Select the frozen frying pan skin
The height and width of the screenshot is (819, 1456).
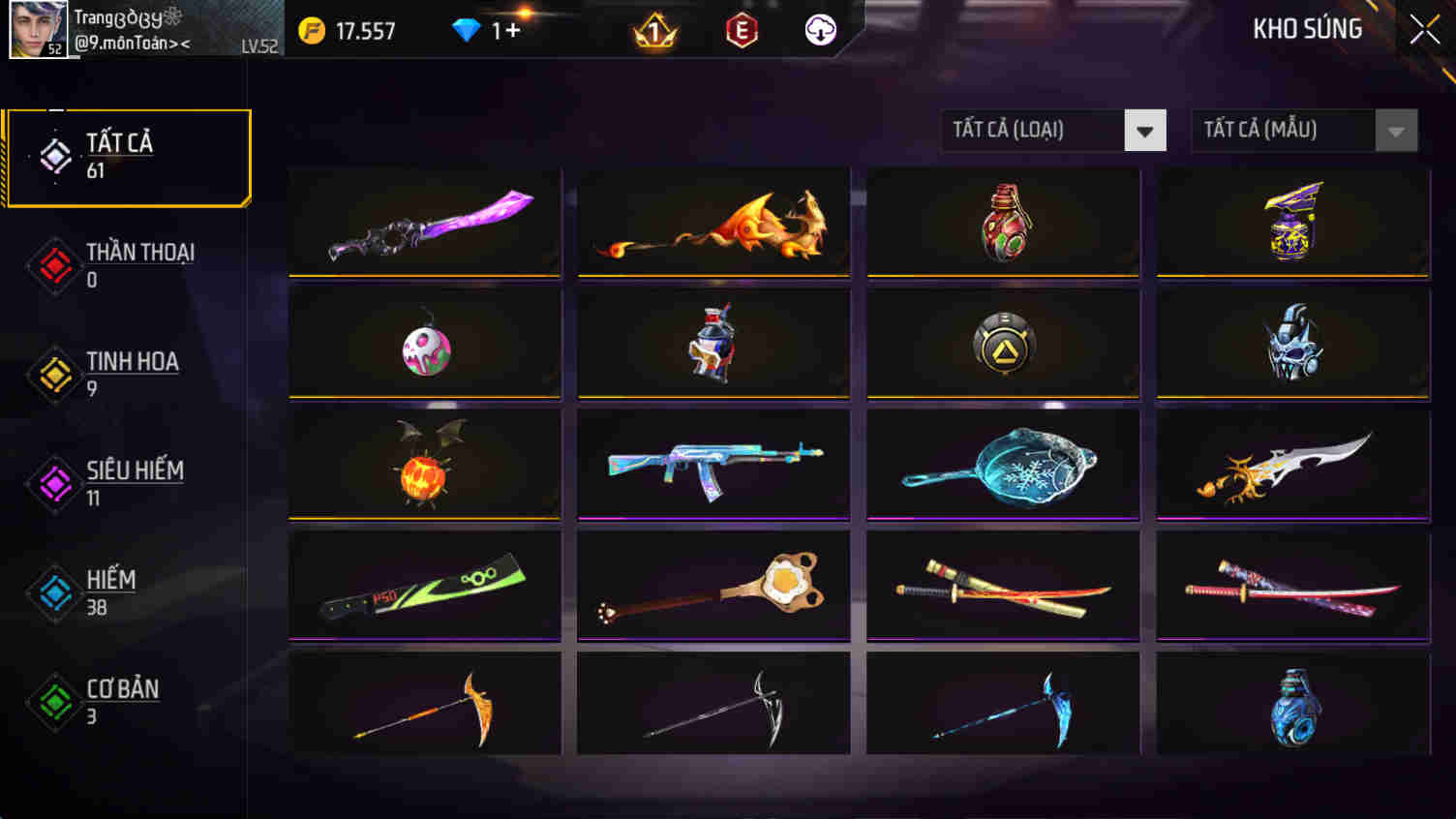coord(1003,465)
